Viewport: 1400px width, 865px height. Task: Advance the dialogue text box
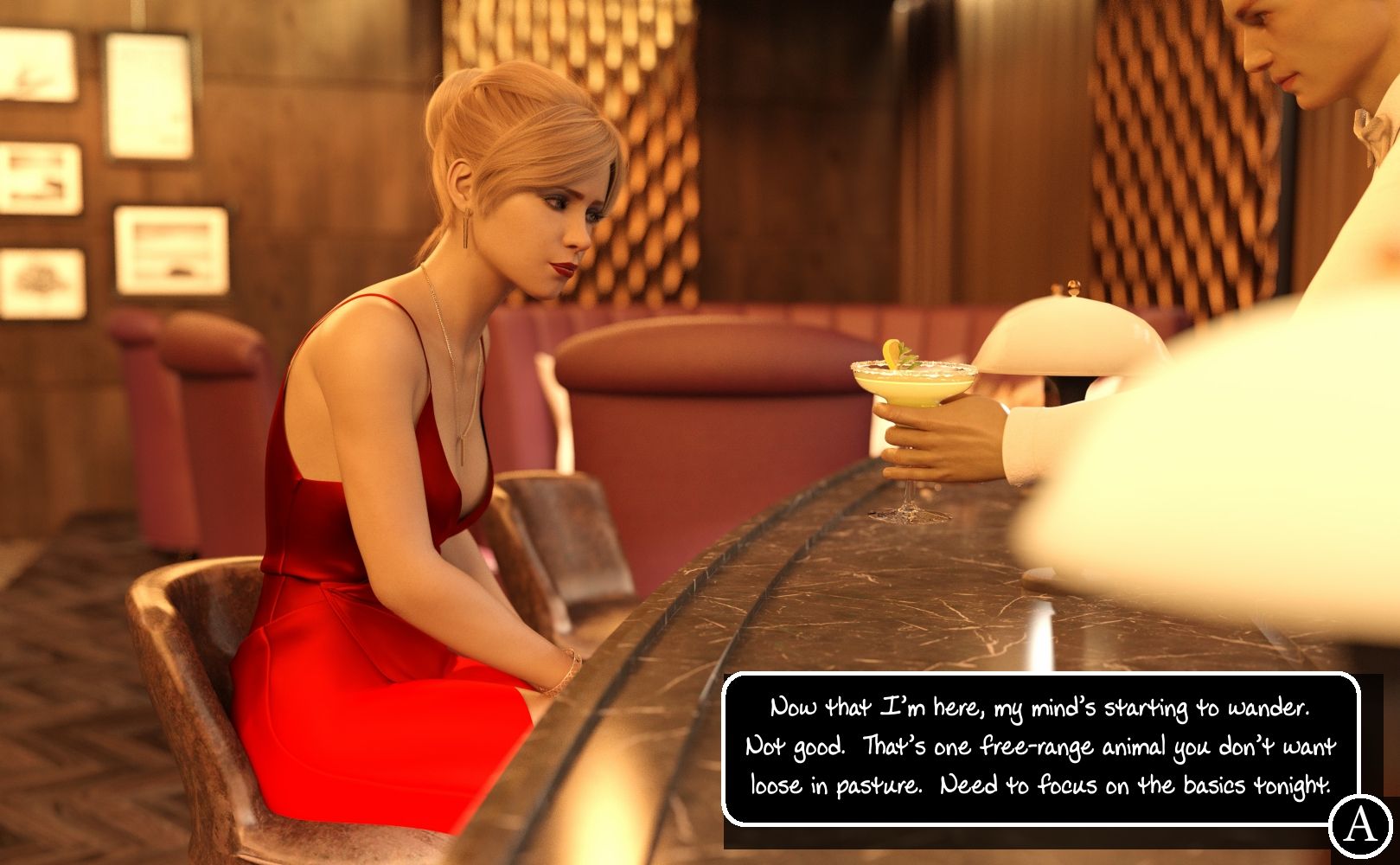tap(1039, 747)
